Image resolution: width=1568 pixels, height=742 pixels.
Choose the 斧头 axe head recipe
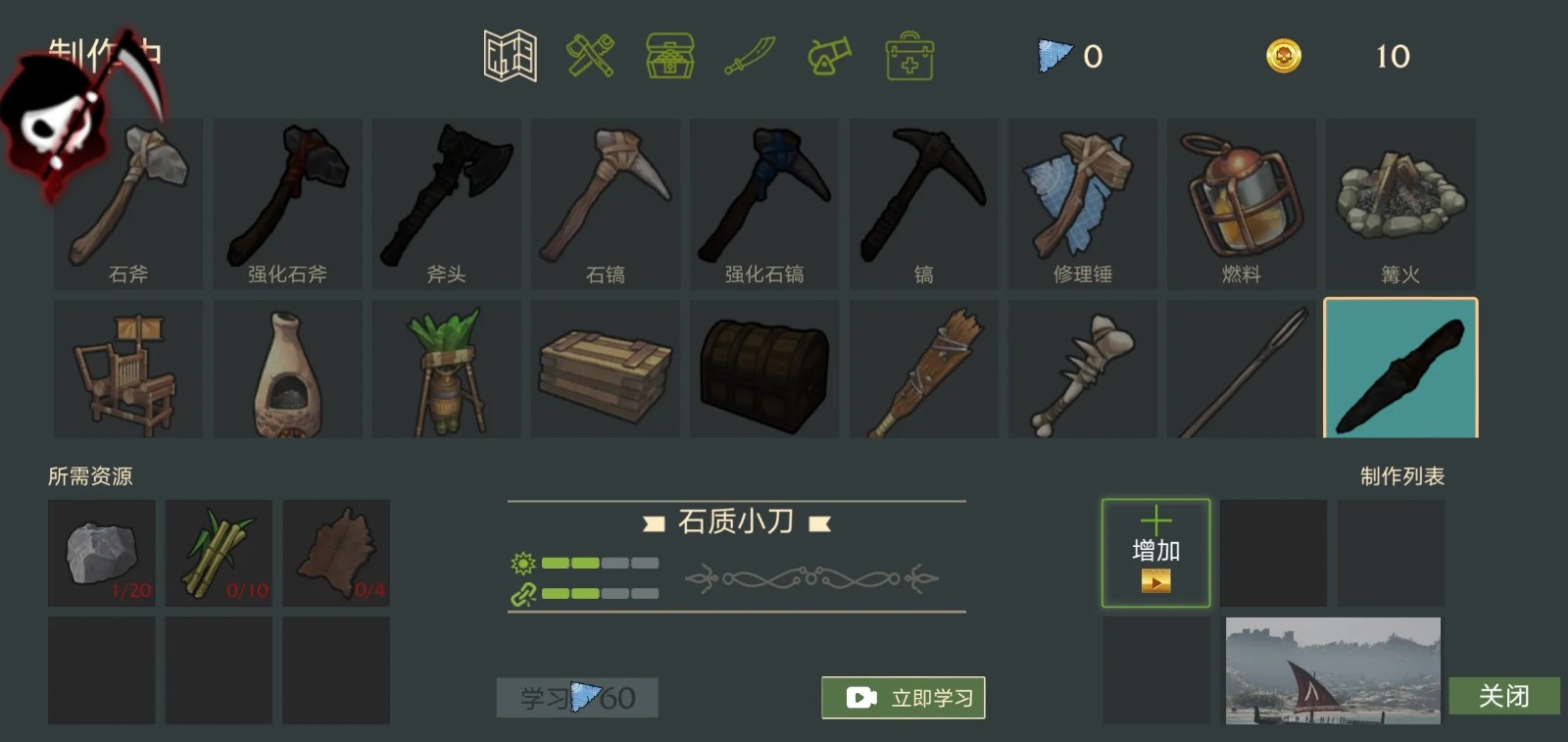click(x=446, y=203)
